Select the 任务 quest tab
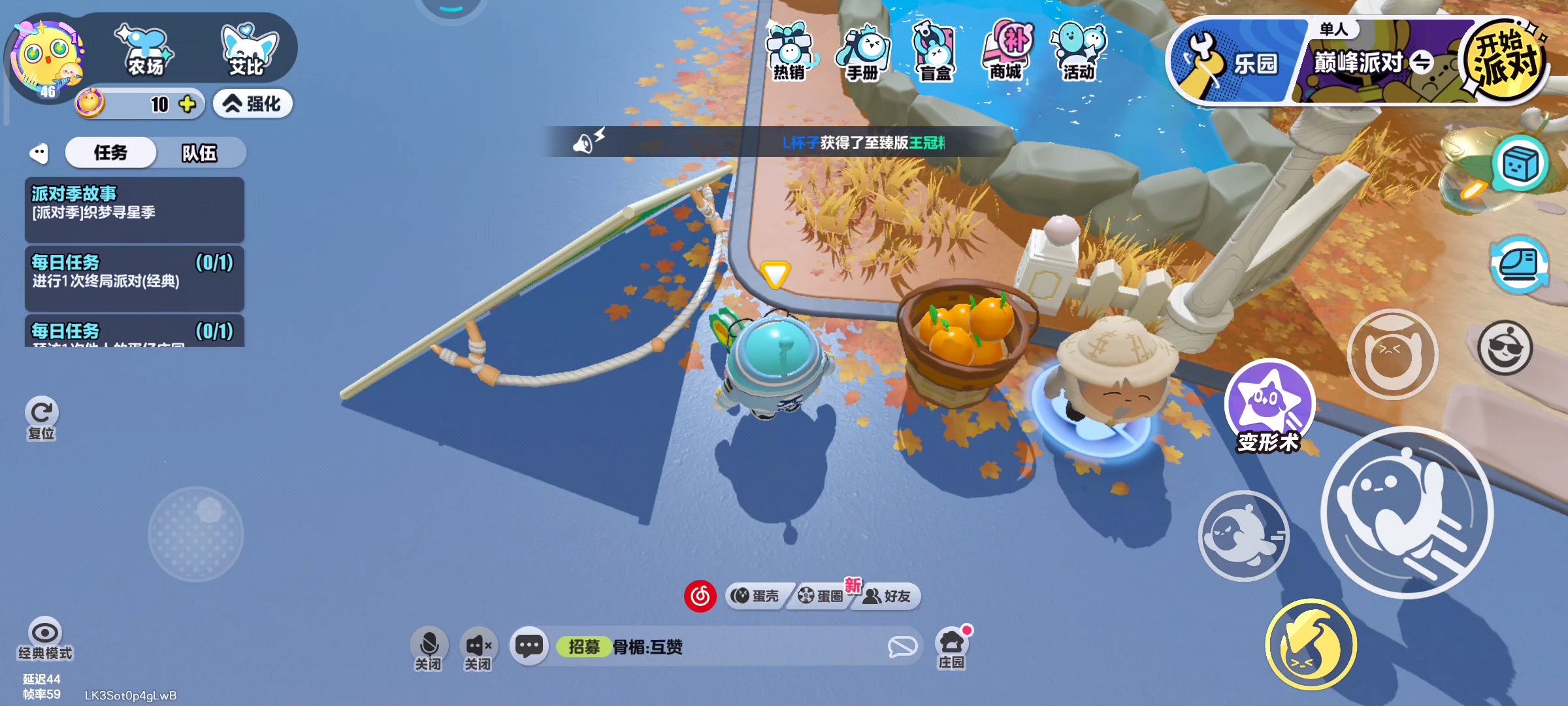Viewport: 1568px width, 706px height. [x=110, y=153]
